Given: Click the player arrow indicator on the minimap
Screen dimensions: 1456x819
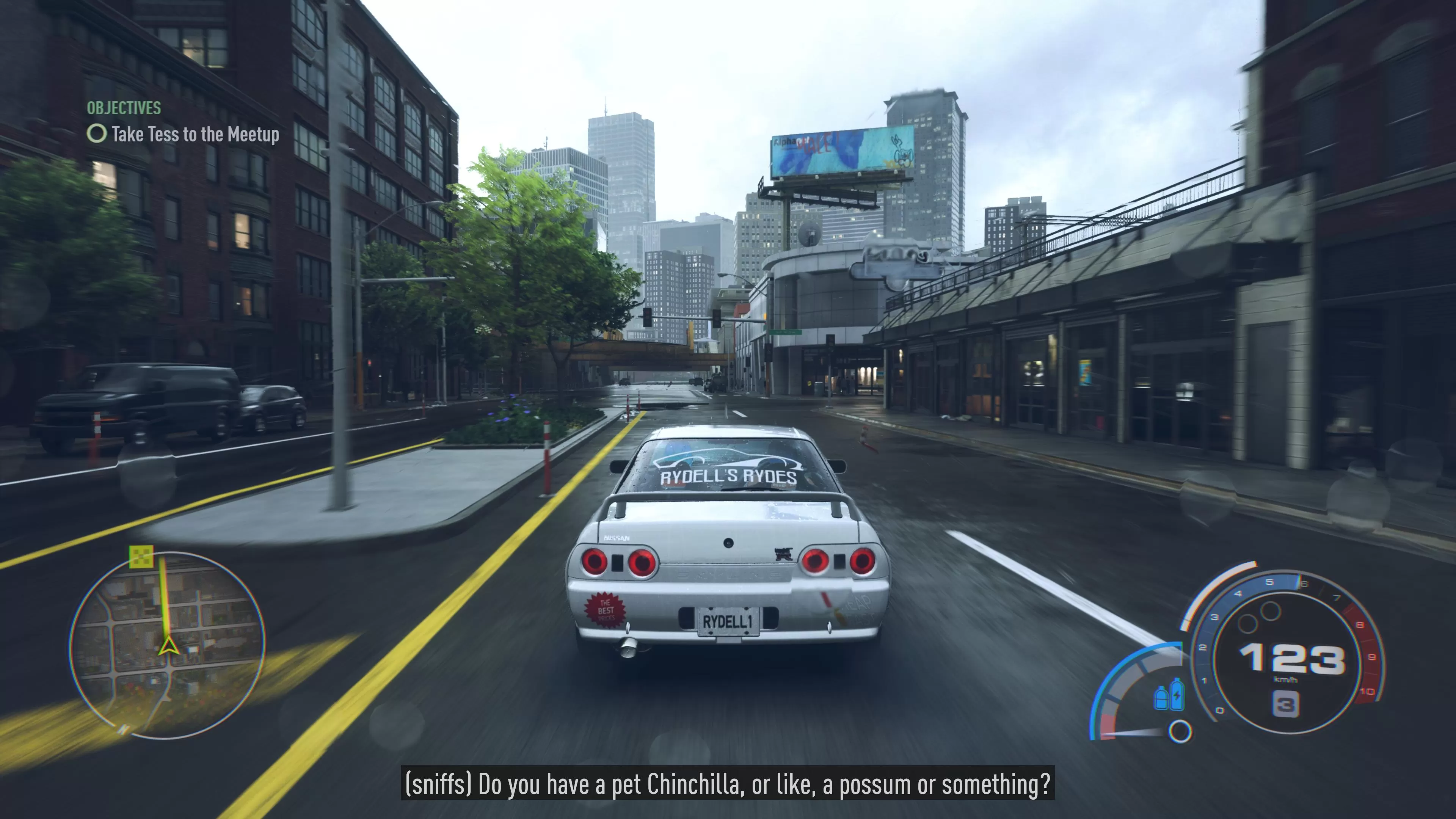Looking at the screenshot, I should tap(168, 646).
